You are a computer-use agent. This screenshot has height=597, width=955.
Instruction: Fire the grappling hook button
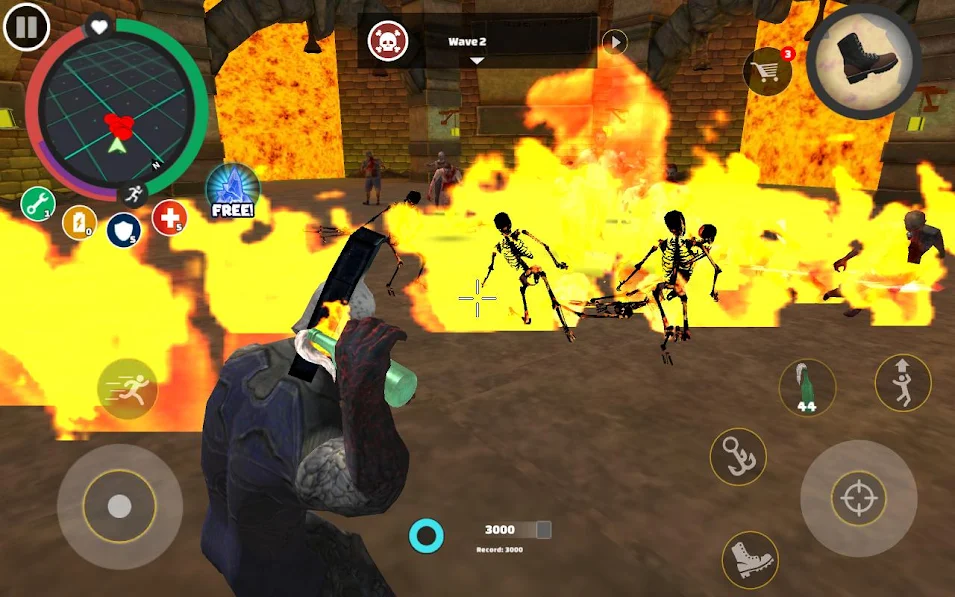point(738,456)
